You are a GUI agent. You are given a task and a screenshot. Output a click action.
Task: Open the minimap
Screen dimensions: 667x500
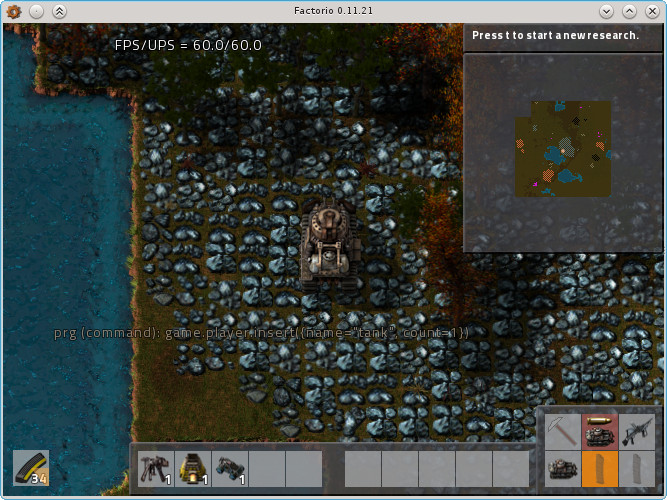click(x=563, y=150)
